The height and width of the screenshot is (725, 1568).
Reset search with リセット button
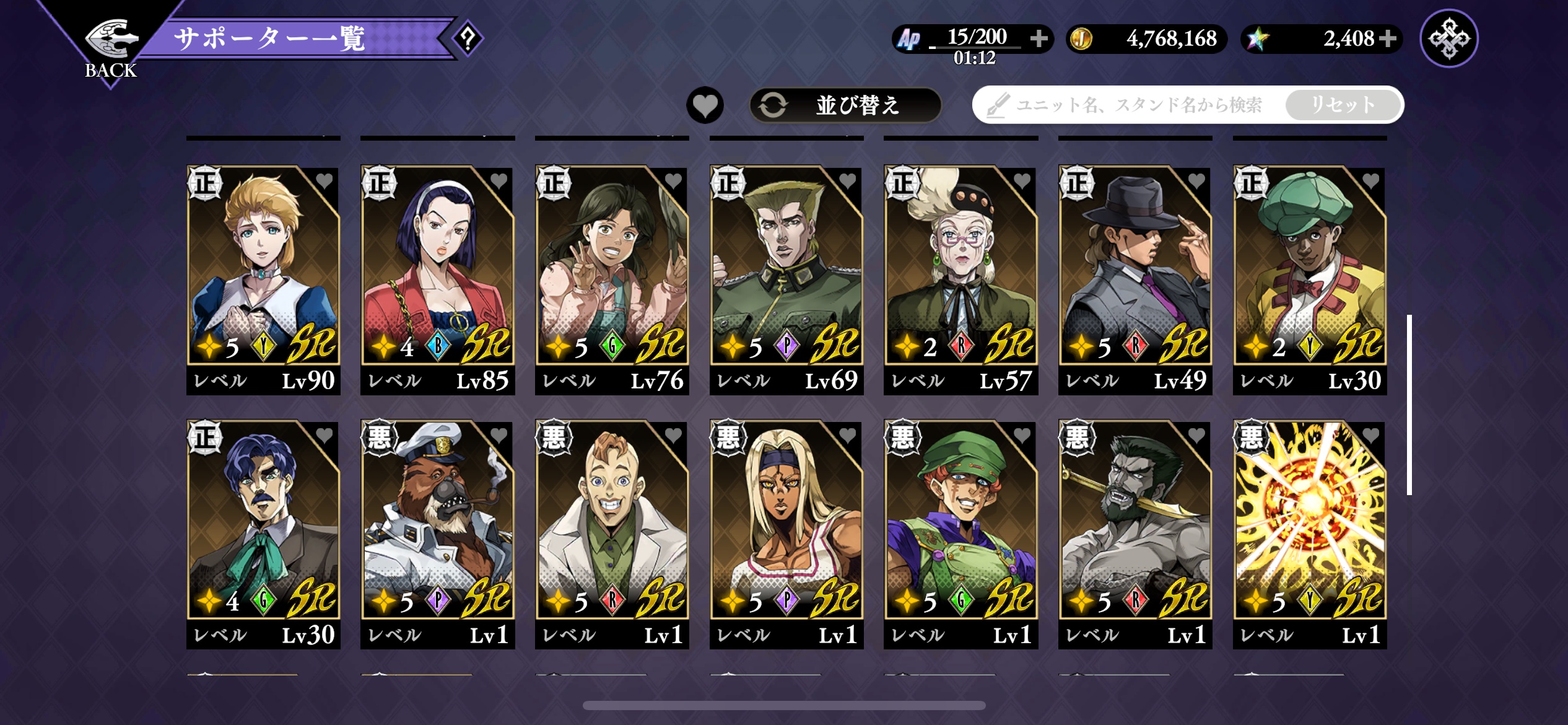click(1343, 105)
